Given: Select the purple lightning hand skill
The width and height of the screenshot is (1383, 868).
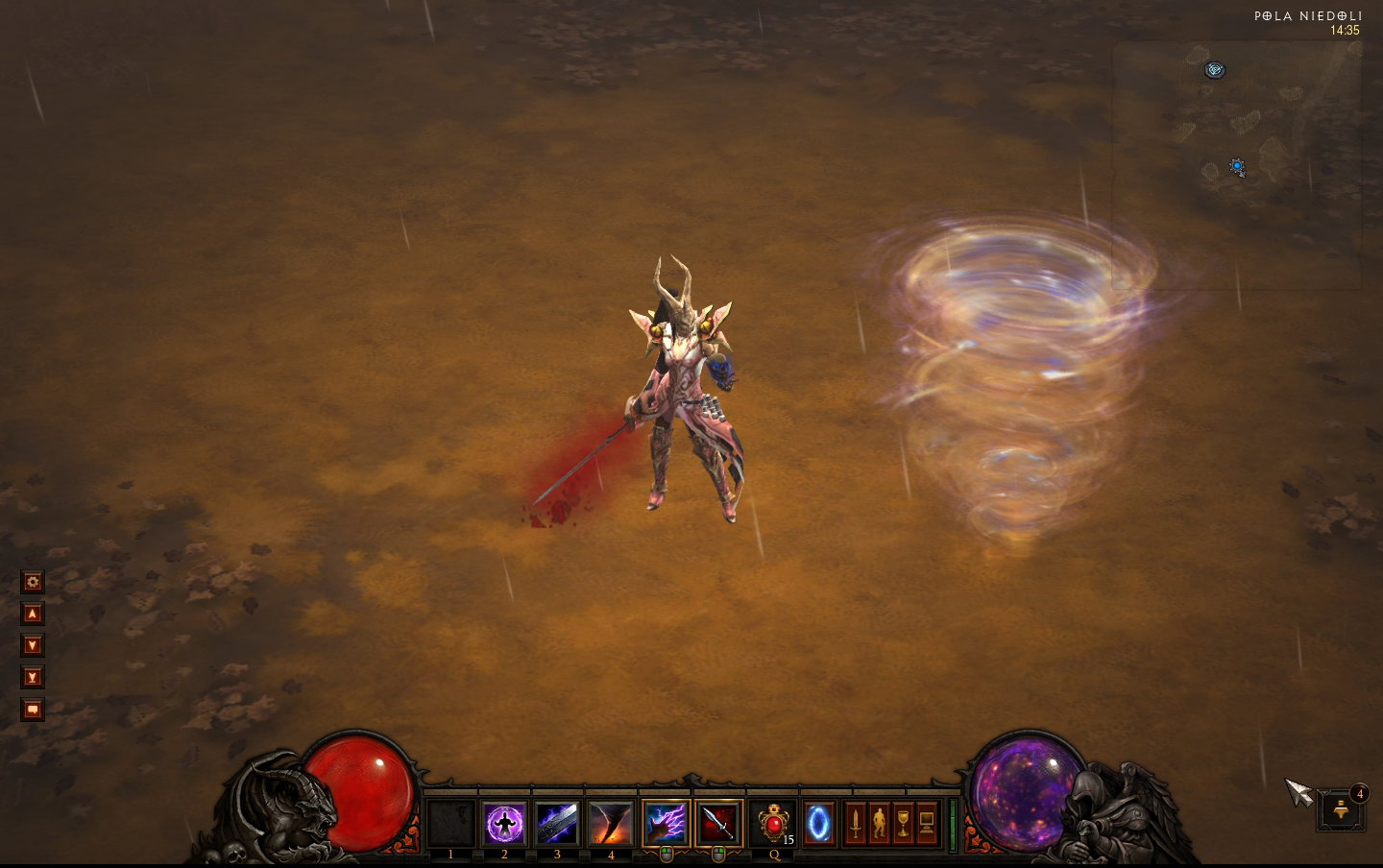Looking at the screenshot, I should [666, 824].
